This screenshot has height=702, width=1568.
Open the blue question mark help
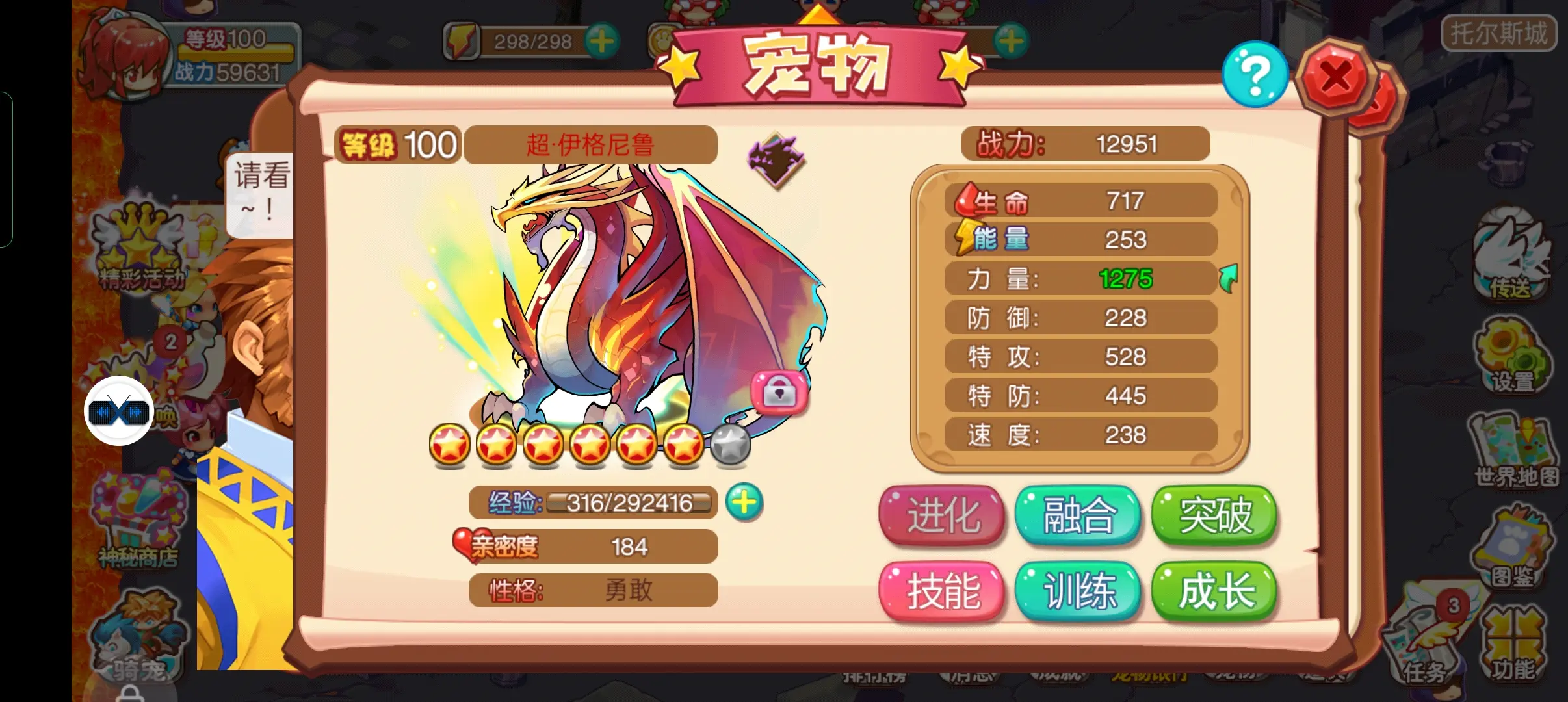[x=1255, y=75]
